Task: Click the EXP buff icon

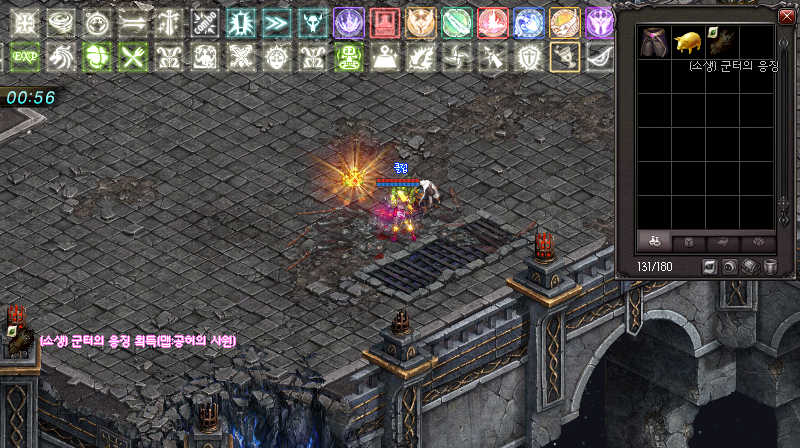Action: coord(25,57)
